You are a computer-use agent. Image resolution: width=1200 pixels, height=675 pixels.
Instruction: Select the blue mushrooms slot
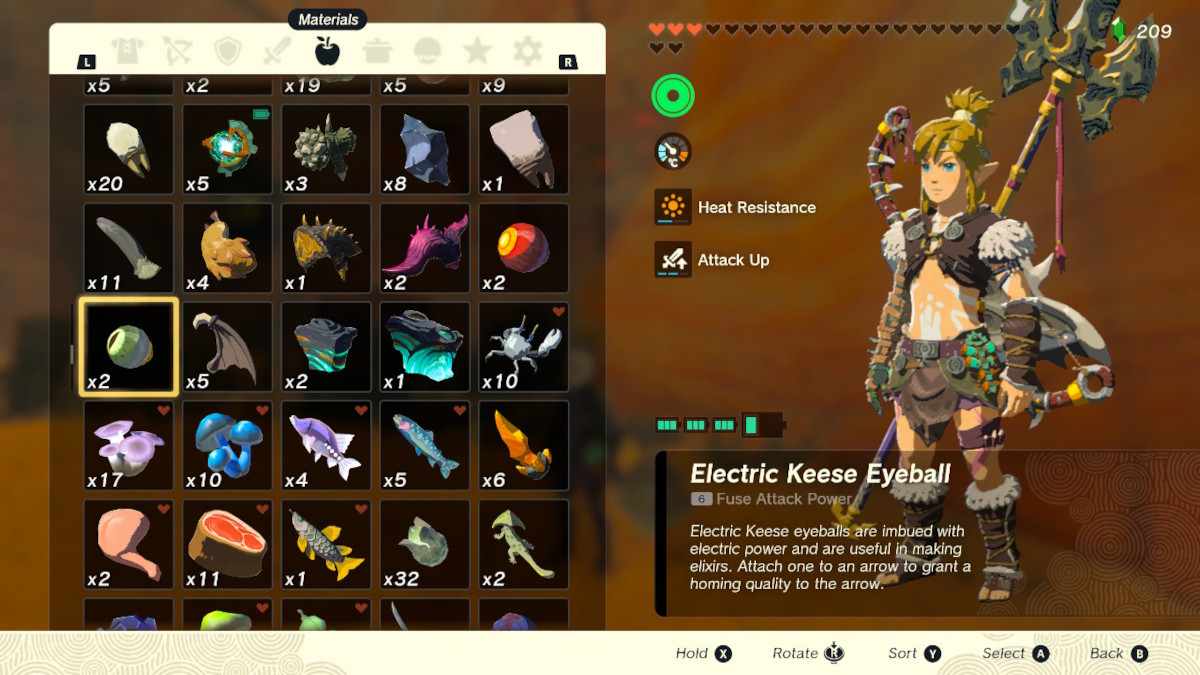(x=227, y=446)
